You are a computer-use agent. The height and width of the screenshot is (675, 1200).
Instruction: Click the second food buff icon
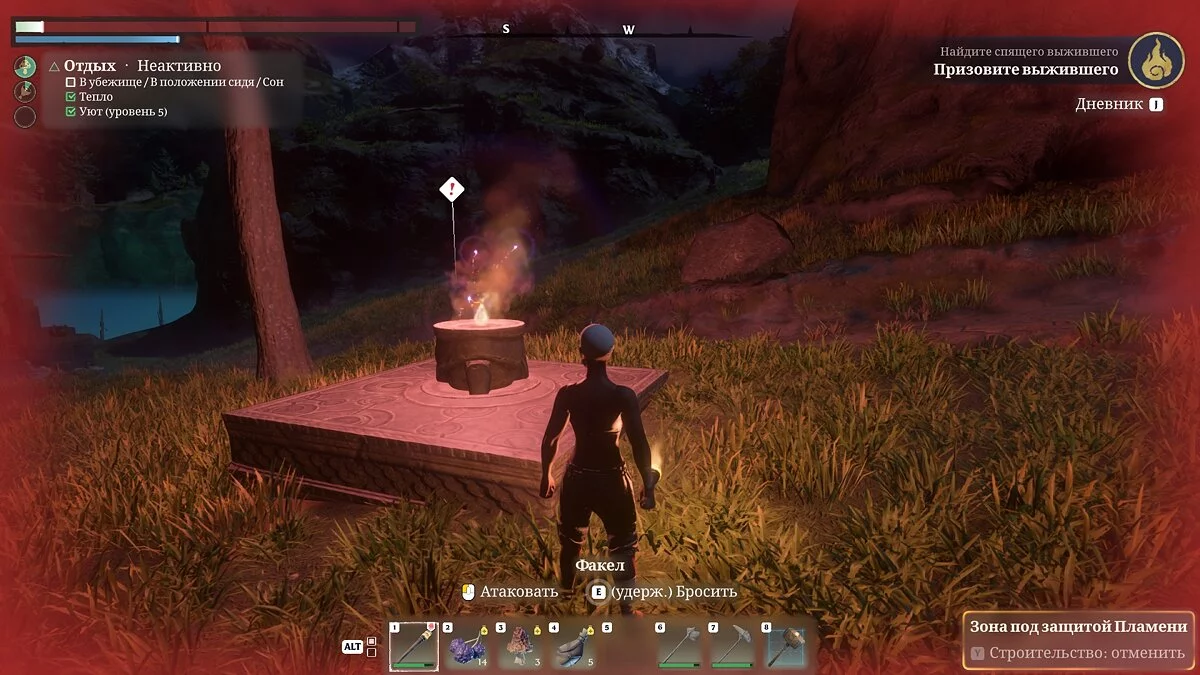25,92
